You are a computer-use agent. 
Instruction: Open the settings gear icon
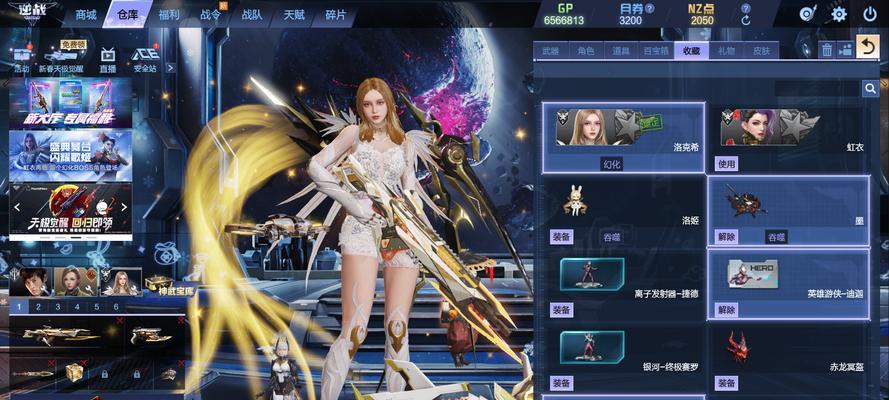839,14
